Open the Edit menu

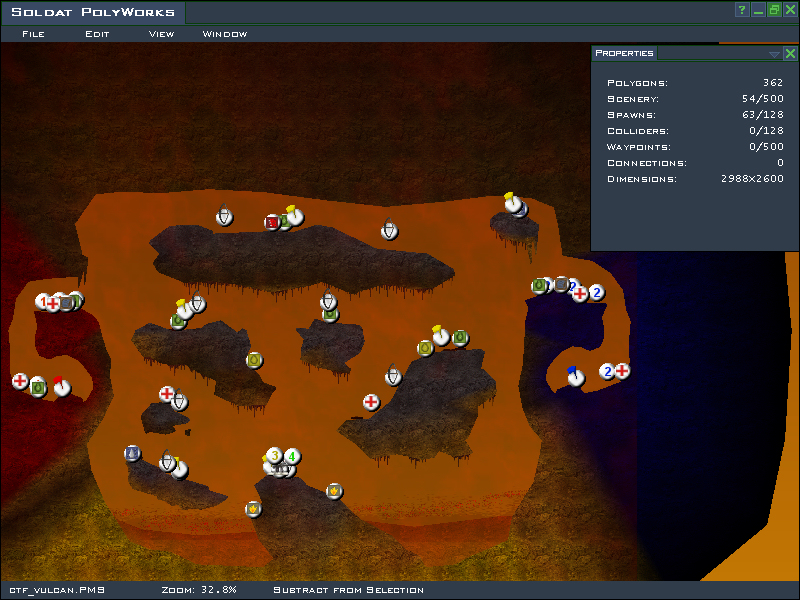tap(97, 34)
